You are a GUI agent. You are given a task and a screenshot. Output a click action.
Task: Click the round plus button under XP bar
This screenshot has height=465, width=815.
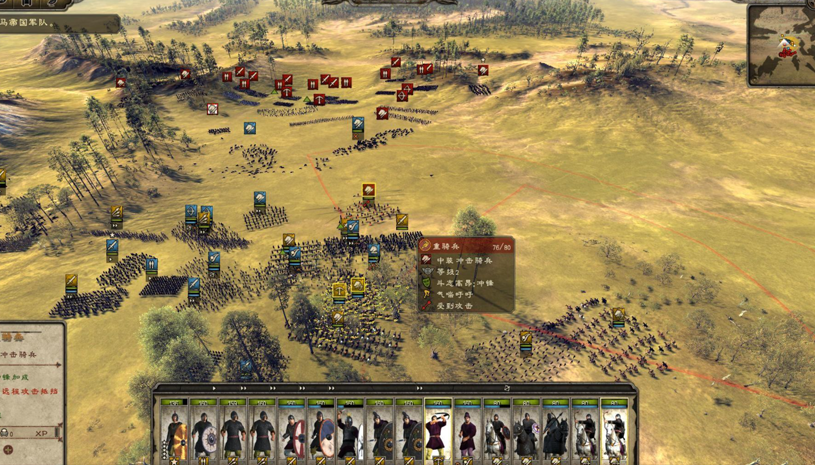[9, 450]
